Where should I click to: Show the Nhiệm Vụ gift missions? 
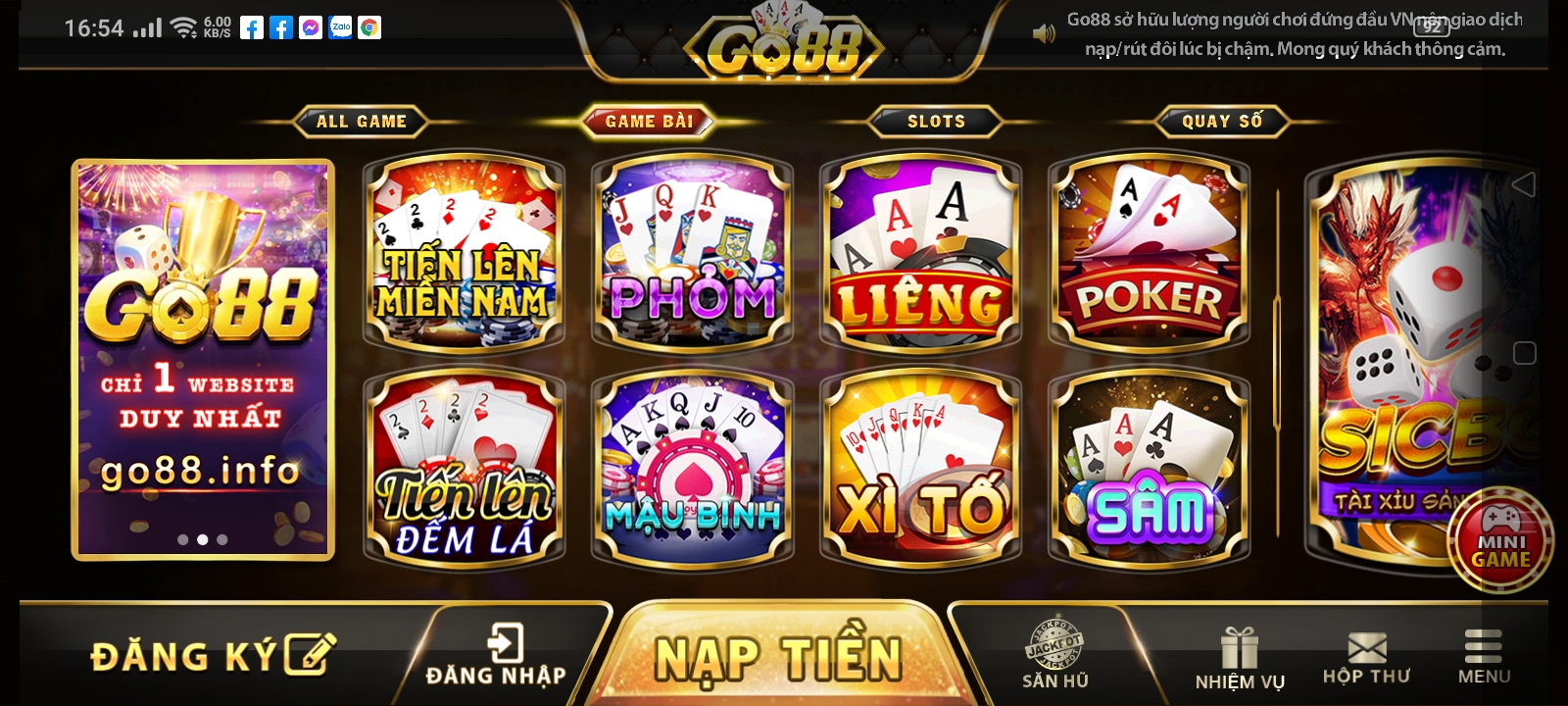click(x=1240, y=659)
